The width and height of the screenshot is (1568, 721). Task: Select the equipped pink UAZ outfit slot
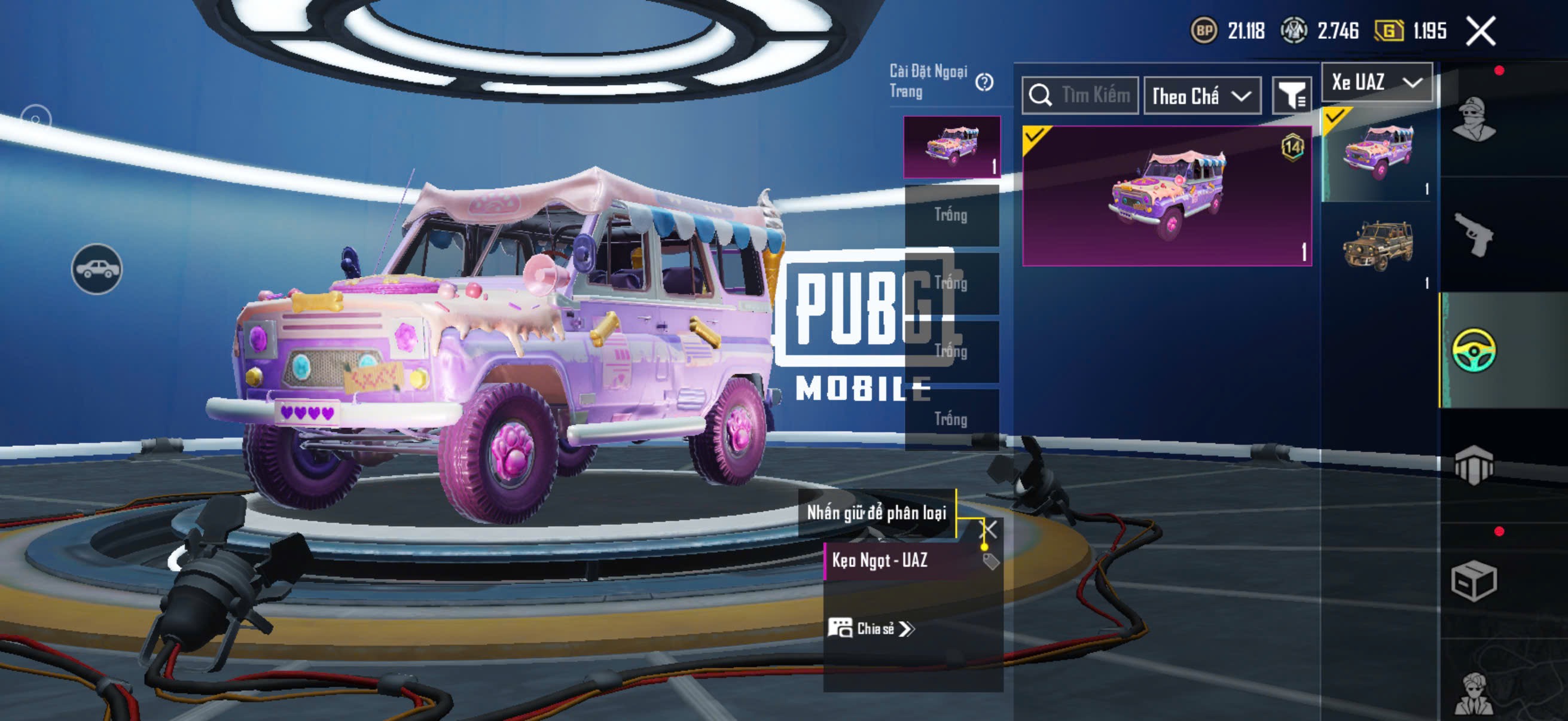point(951,146)
